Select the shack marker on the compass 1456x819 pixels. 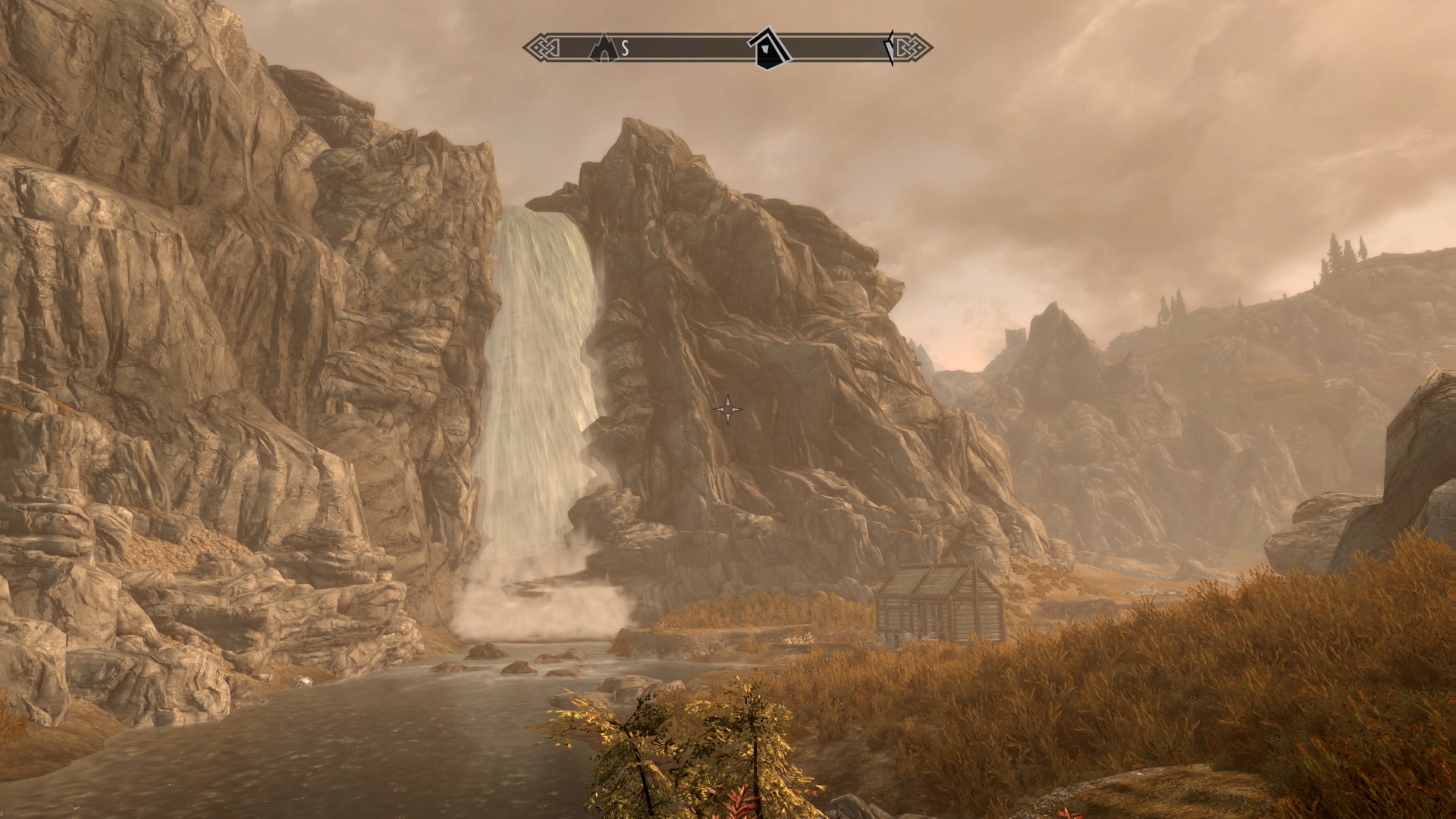769,49
